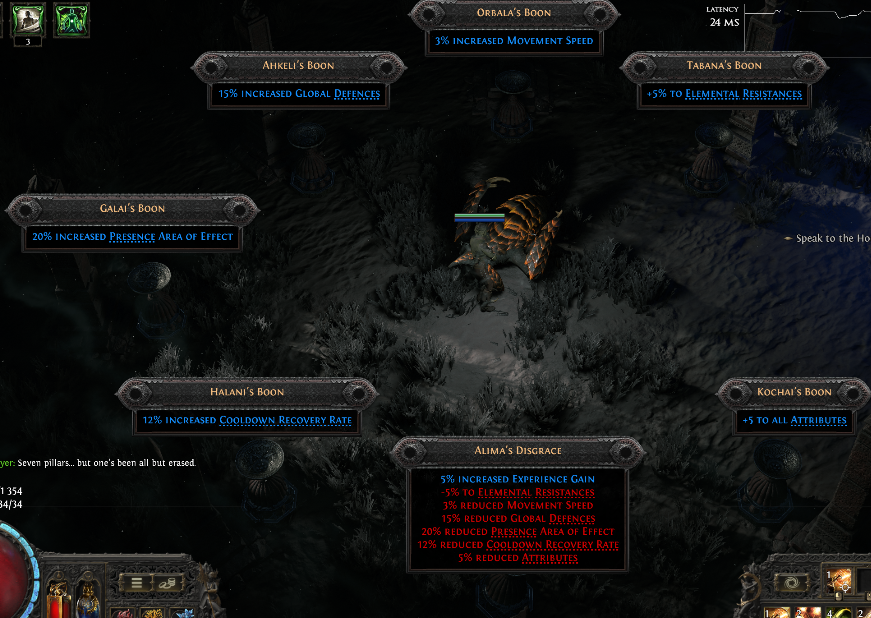Viewport: 871px width, 618px height.
Task: Open the stacked coins button
Action: click(x=166, y=582)
